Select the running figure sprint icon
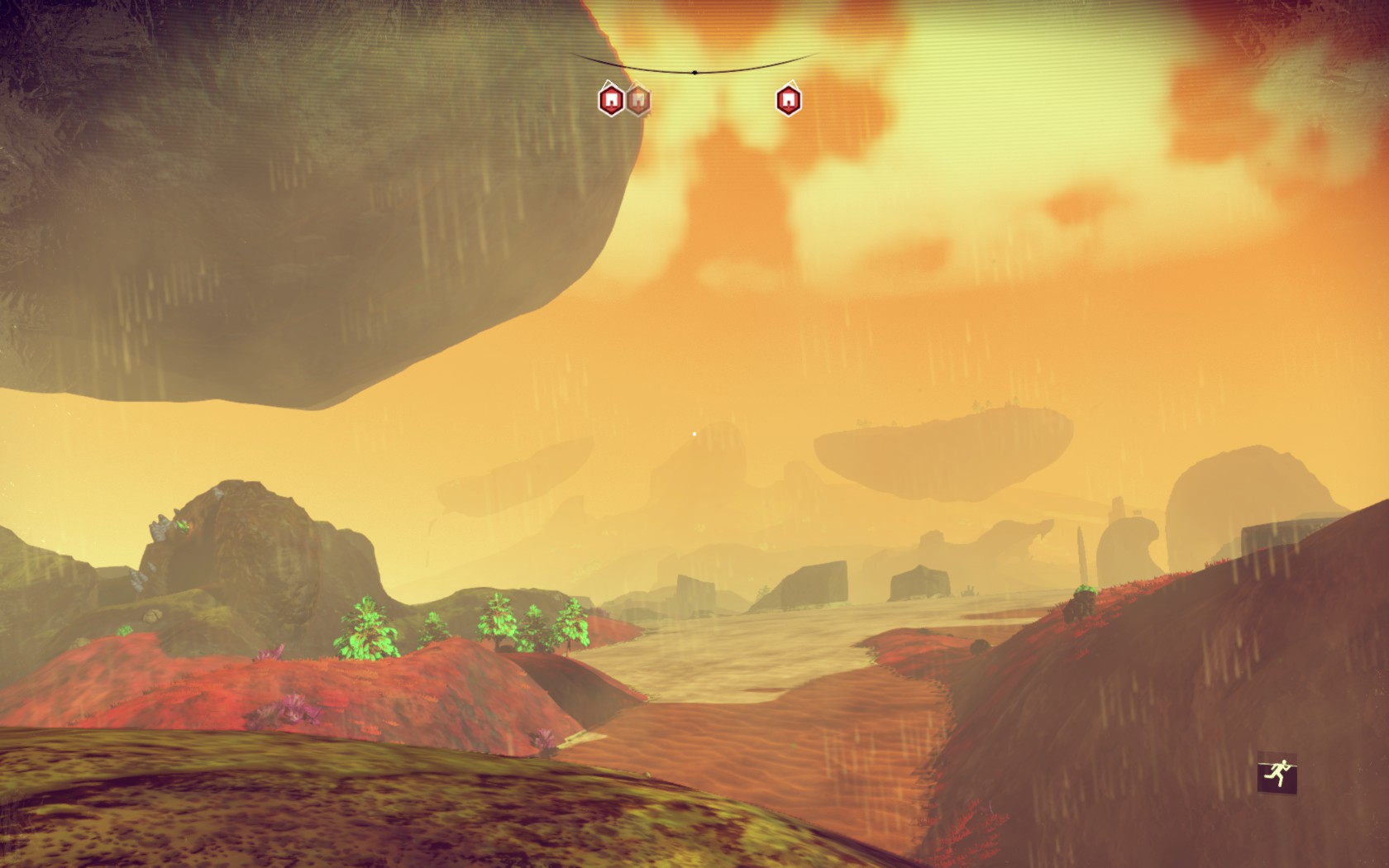This screenshot has height=868, width=1389. [x=1277, y=775]
